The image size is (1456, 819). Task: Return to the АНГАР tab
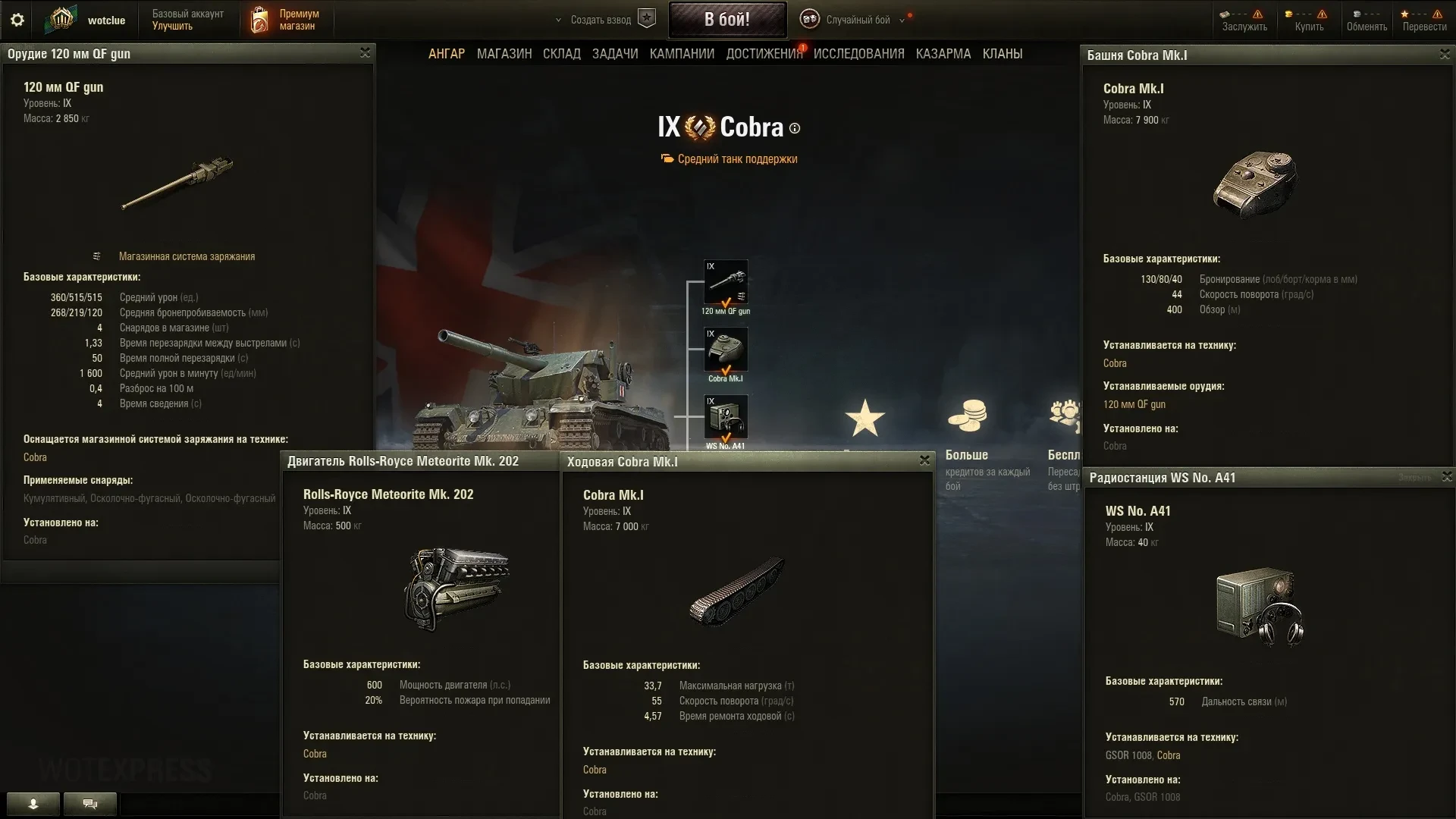point(447,54)
